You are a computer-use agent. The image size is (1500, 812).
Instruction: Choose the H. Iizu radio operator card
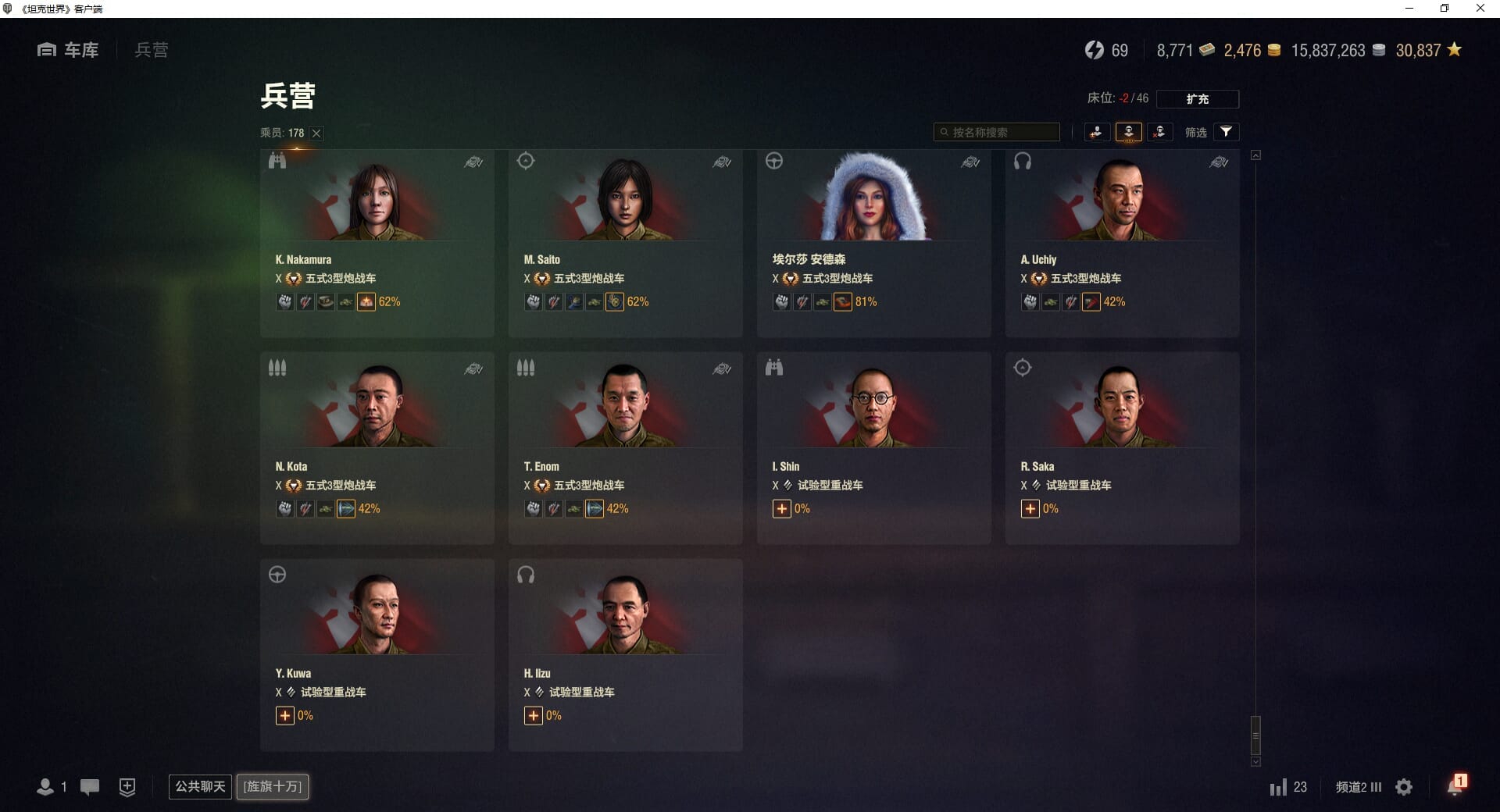[x=625, y=655]
